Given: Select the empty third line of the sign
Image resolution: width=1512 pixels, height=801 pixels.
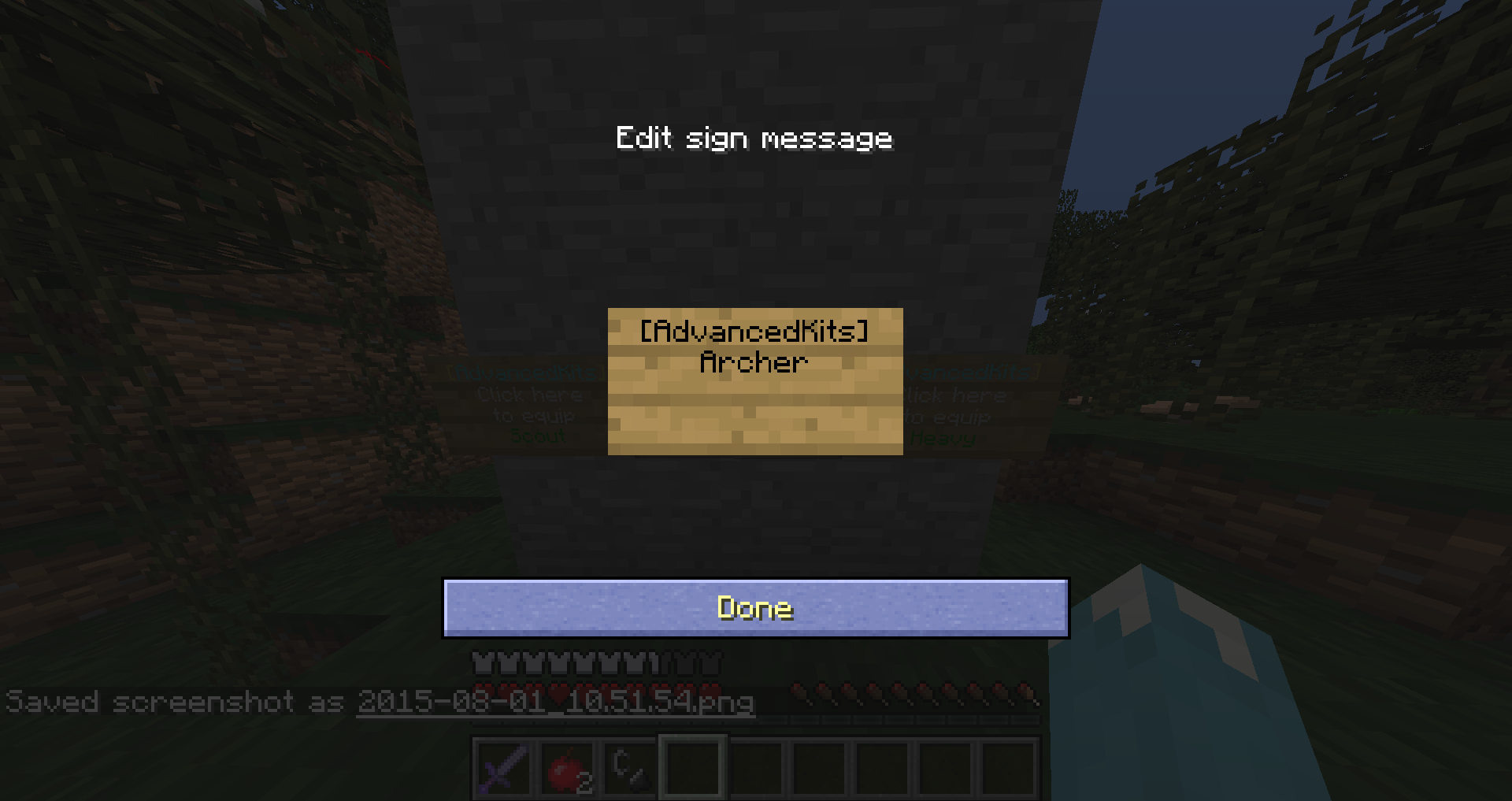Looking at the screenshot, I should pos(754,392).
